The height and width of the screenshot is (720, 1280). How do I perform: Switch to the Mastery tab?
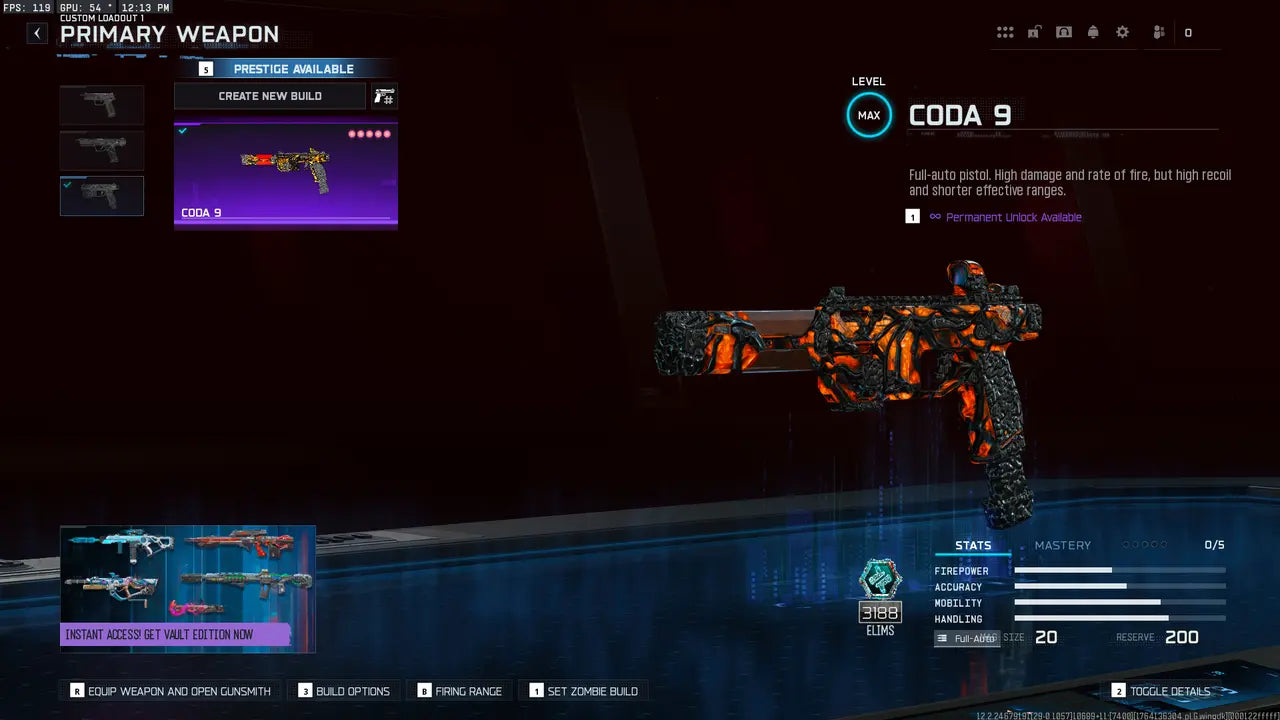(x=1062, y=545)
